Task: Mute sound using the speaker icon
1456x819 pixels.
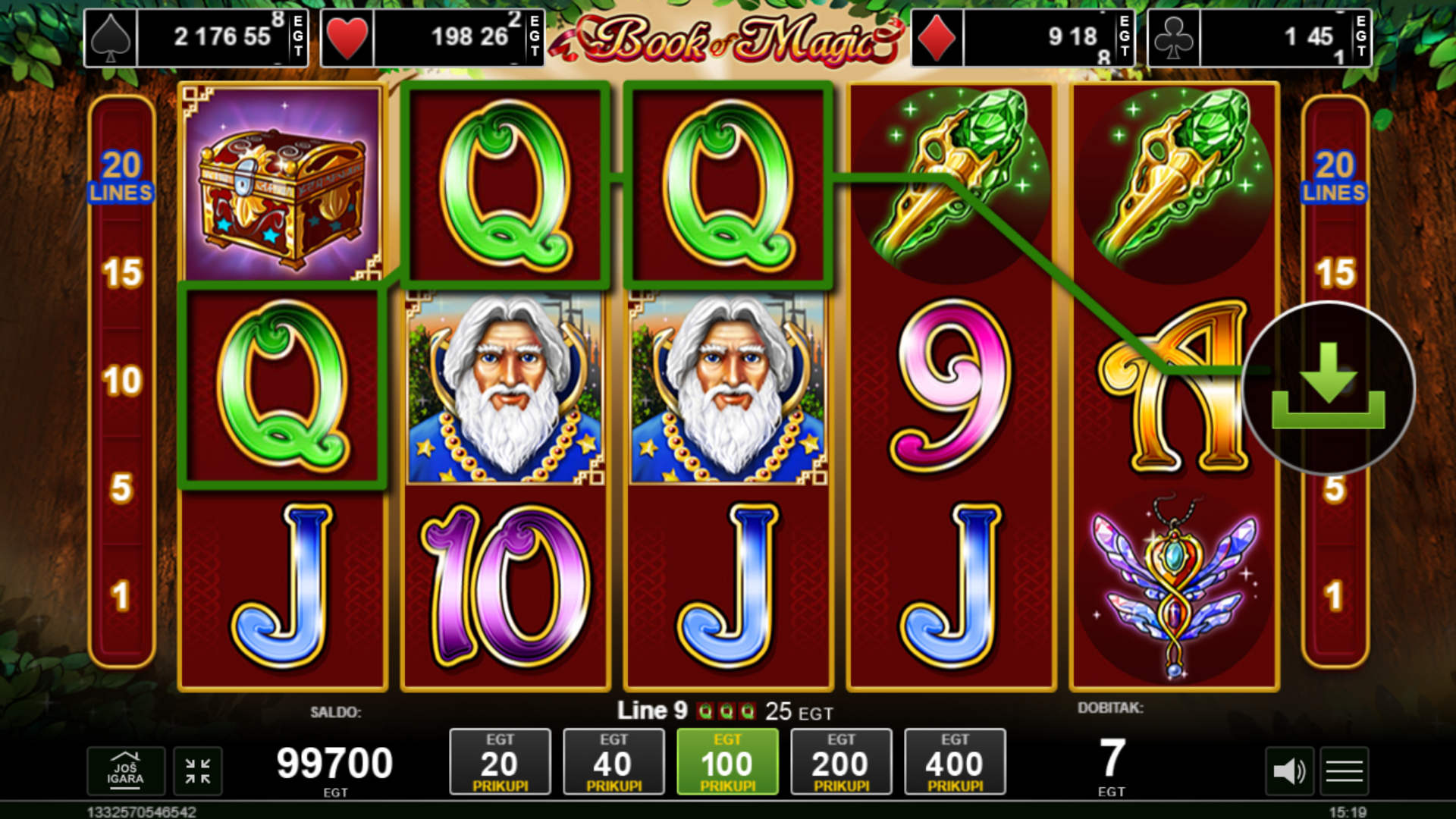Action: [x=1288, y=772]
